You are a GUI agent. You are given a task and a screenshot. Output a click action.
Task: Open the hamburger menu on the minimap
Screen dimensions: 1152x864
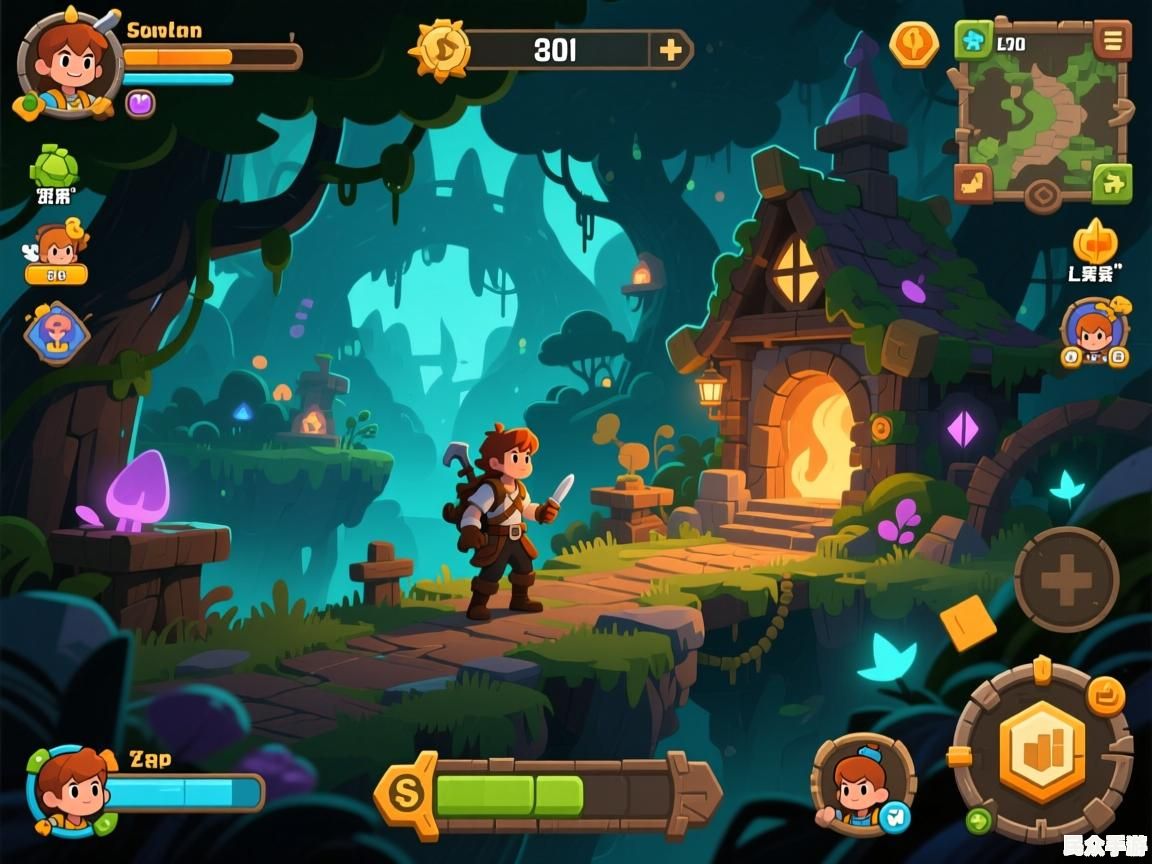tap(1112, 42)
